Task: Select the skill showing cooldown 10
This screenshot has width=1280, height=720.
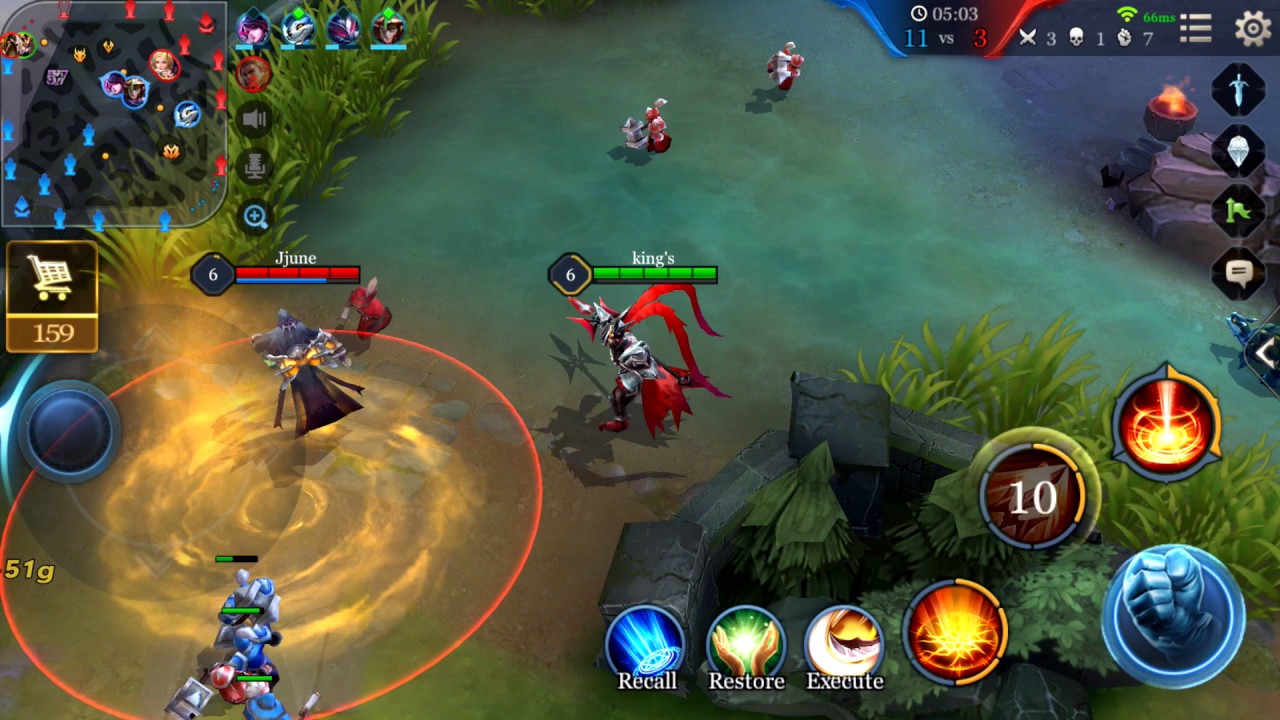Action: pos(1032,494)
